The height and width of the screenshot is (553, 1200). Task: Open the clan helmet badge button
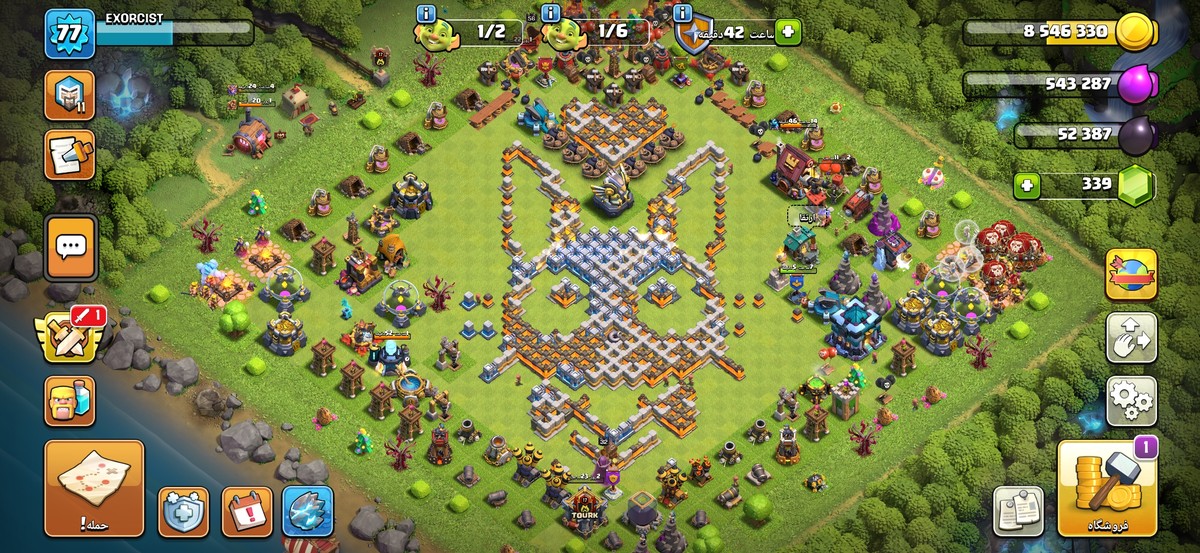[69, 96]
